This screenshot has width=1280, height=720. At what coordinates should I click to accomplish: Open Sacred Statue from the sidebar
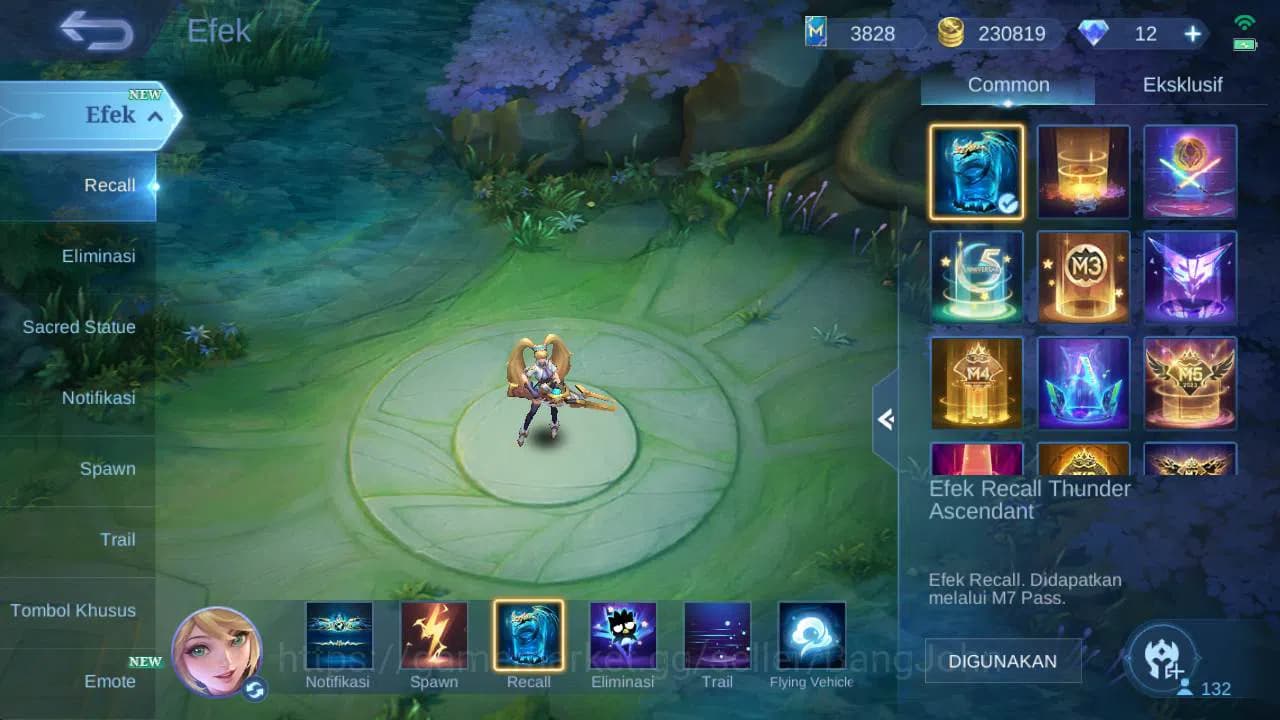point(79,327)
